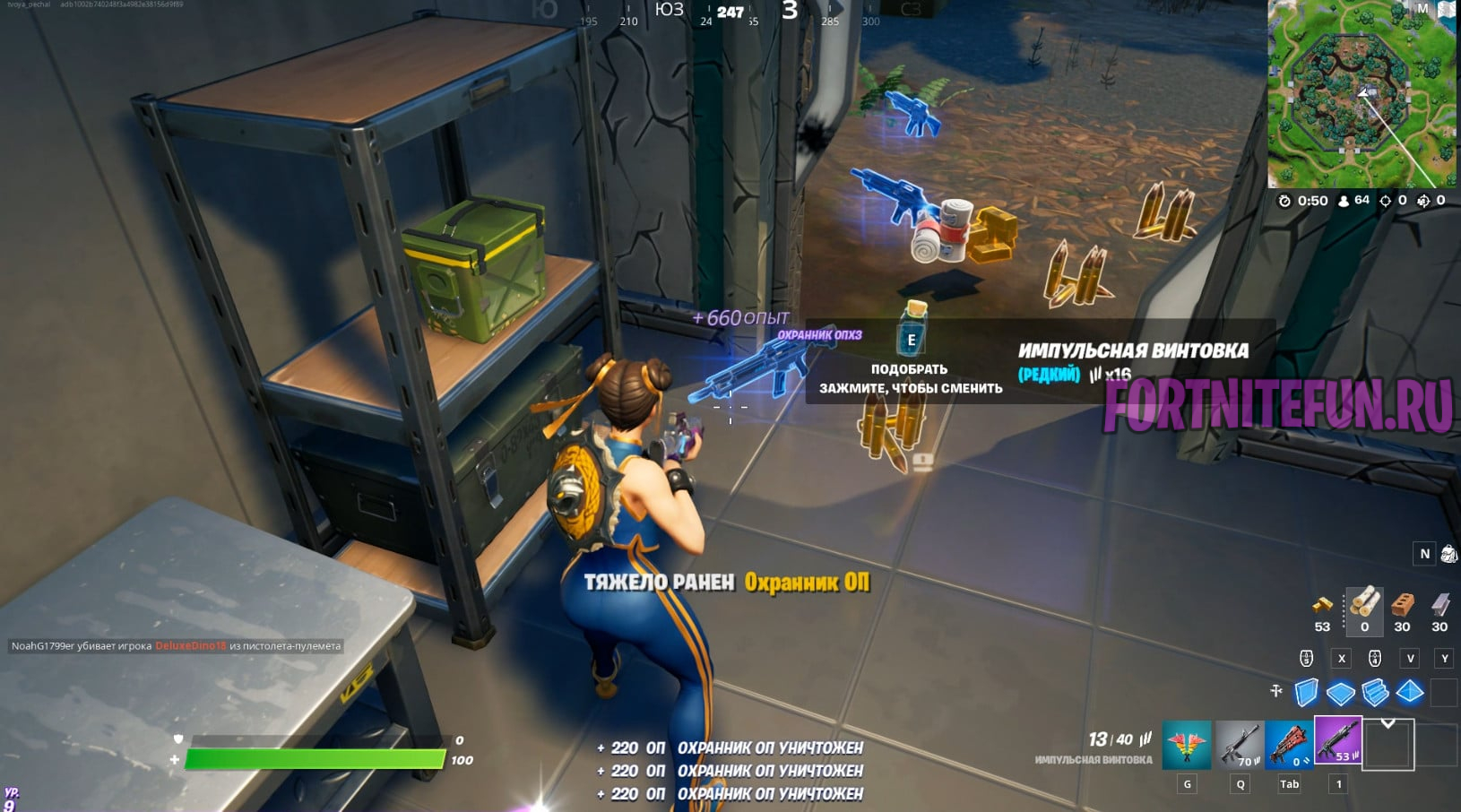
Task: Select the gray assault rifle slot
Action: click(1238, 745)
